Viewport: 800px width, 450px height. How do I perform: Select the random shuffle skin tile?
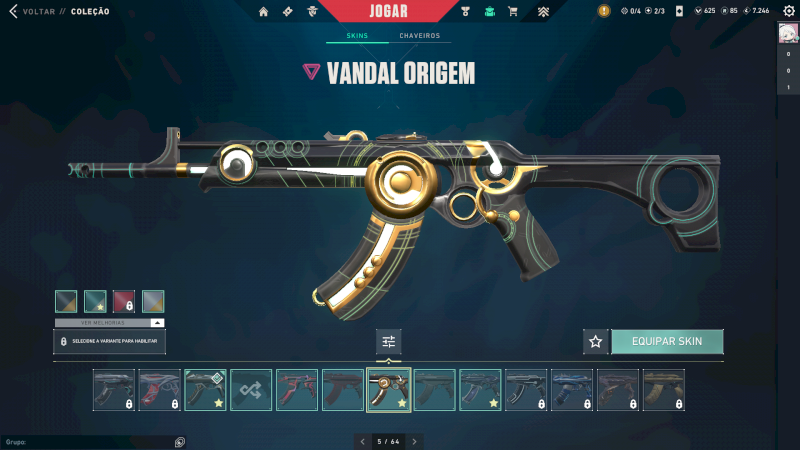point(251,390)
